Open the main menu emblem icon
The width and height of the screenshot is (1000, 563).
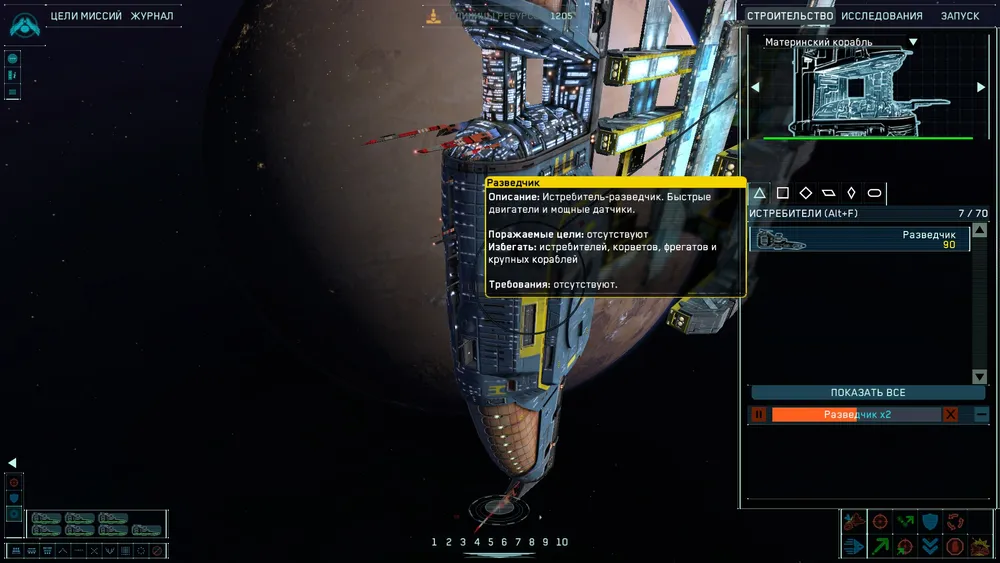(24, 24)
